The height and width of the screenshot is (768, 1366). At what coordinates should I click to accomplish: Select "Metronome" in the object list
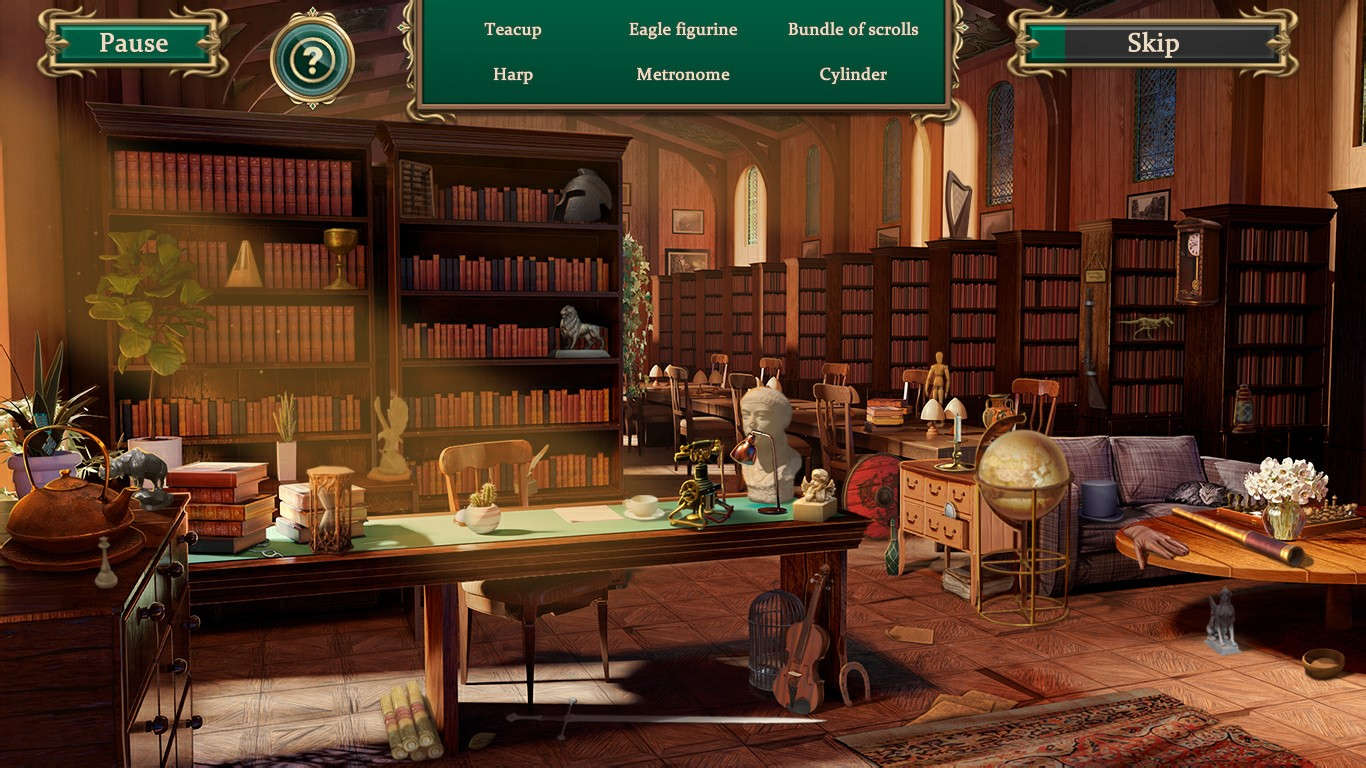682,74
